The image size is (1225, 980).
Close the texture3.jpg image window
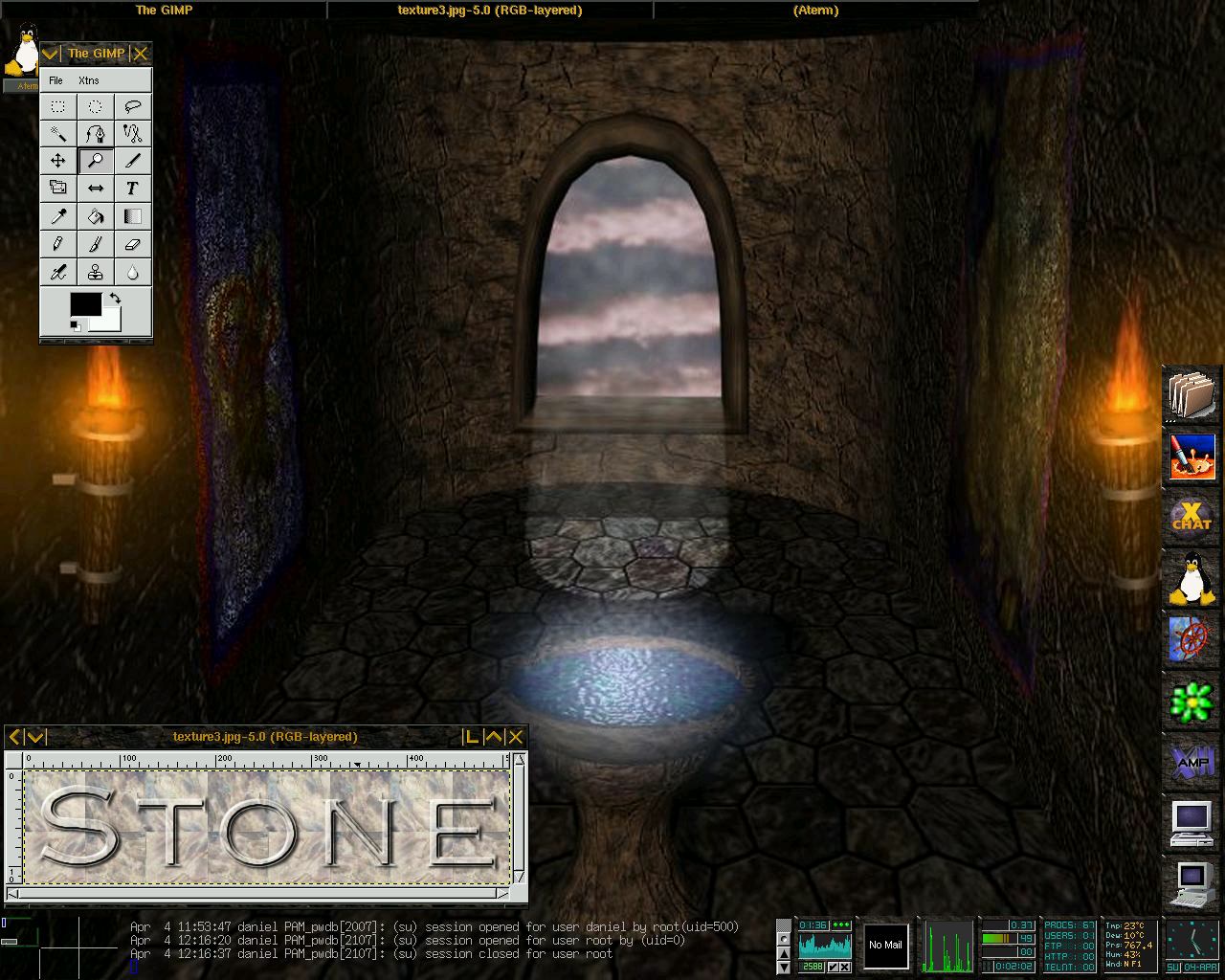pos(516,737)
